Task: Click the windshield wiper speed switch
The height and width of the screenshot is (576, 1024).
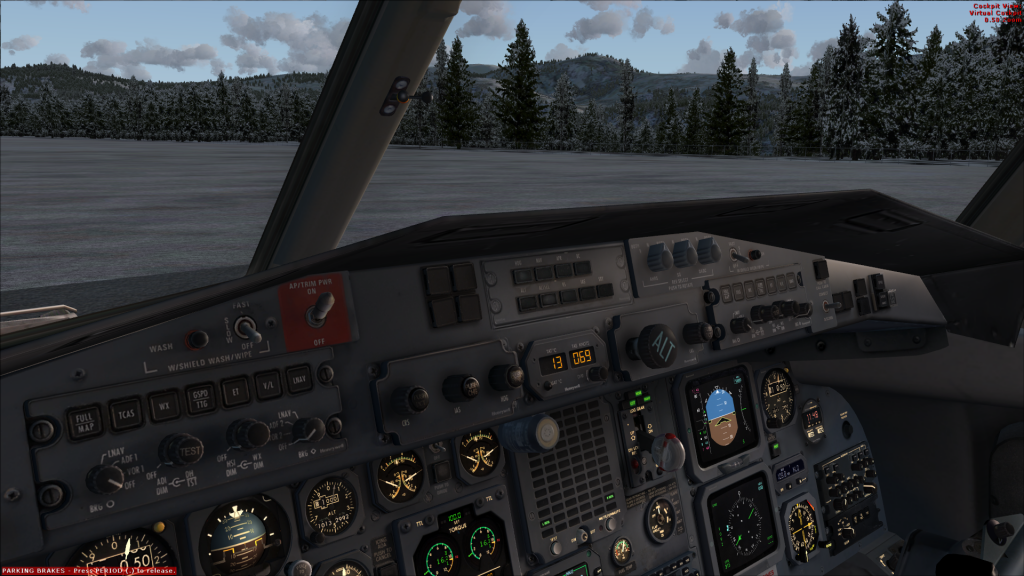Action: pos(246,330)
